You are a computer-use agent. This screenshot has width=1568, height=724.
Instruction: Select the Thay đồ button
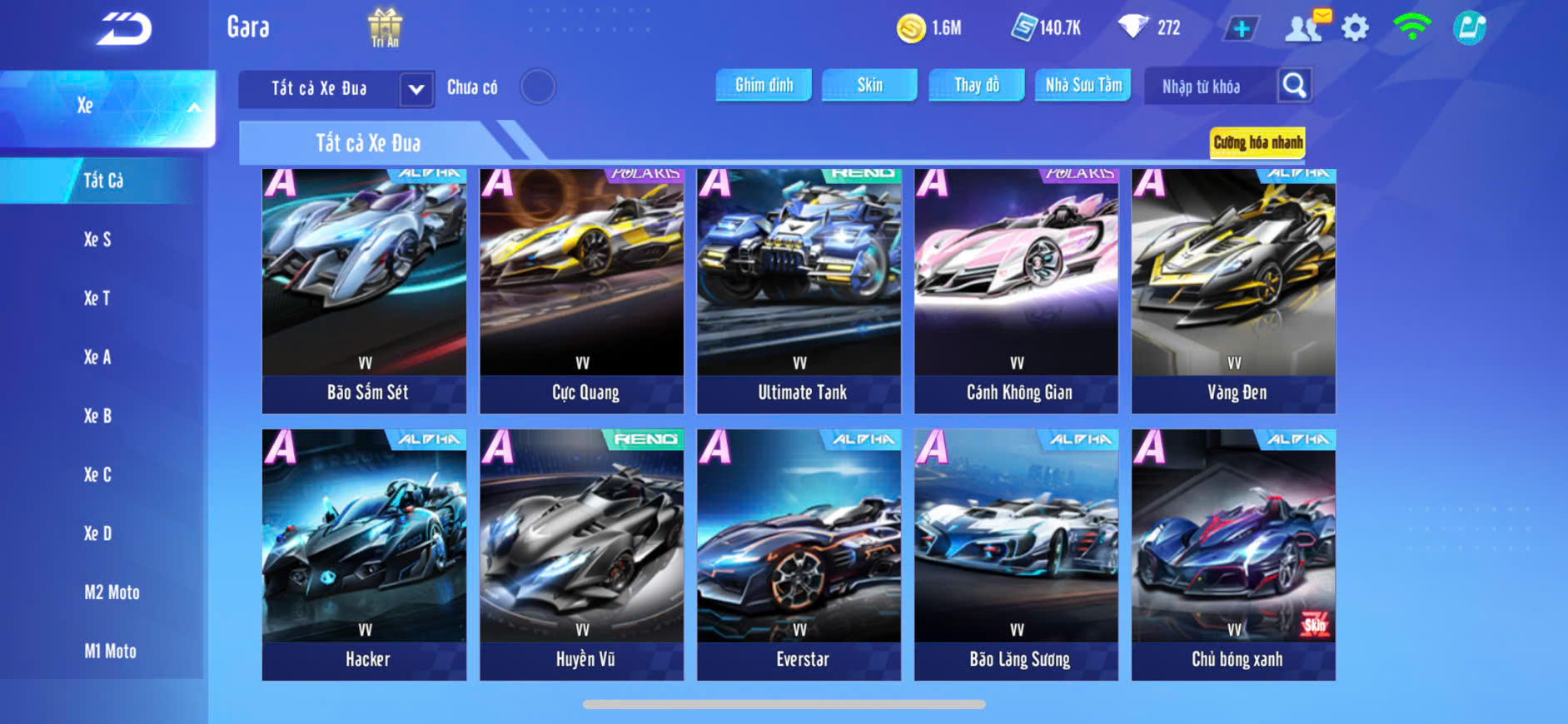click(977, 85)
